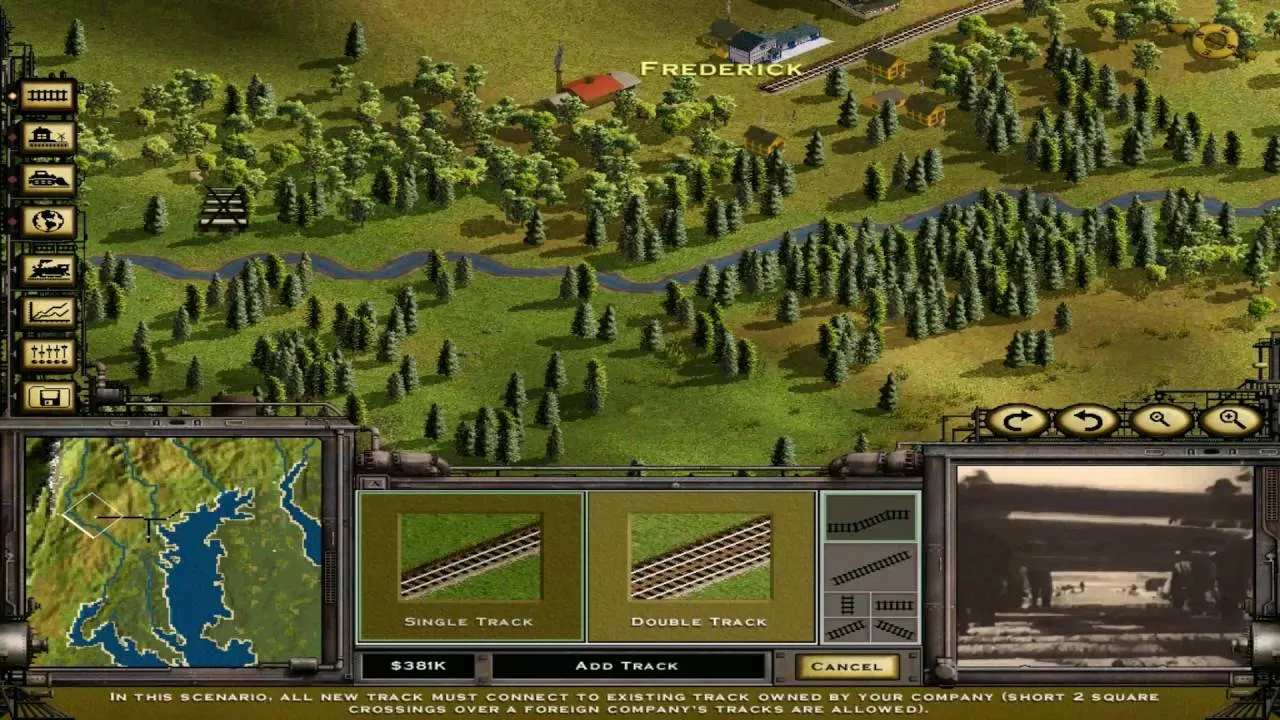Image resolution: width=1280 pixels, height=720 pixels.
Task: Open the build station menu
Action: (47, 138)
